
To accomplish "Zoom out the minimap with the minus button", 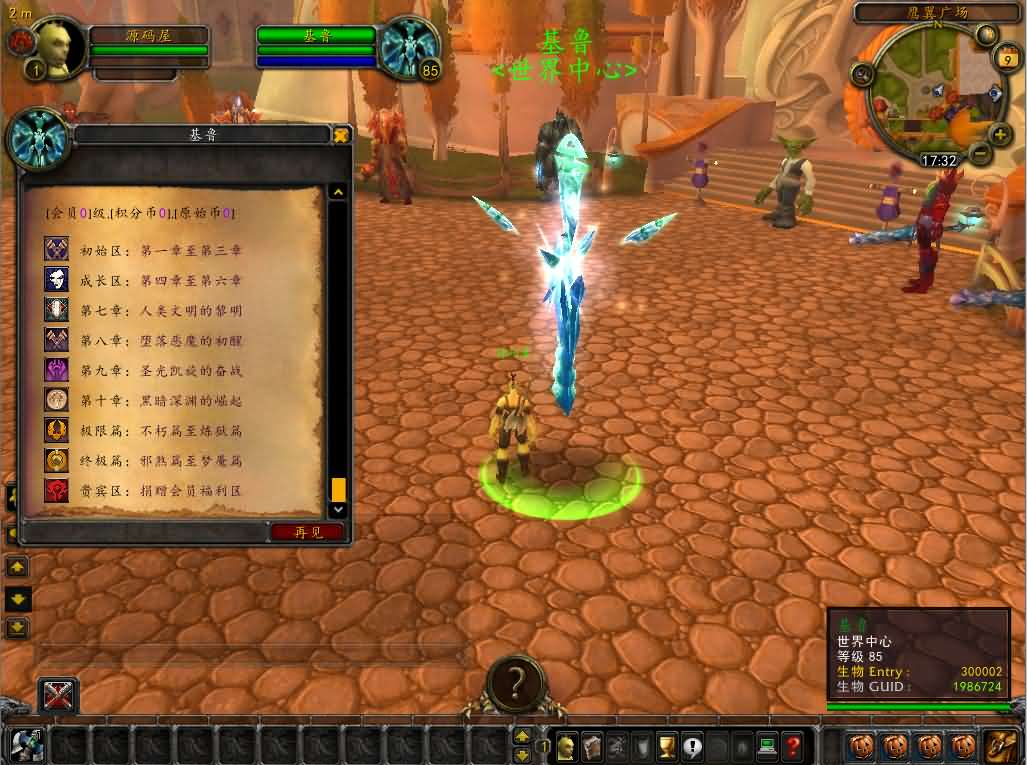I will pos(979,155).
